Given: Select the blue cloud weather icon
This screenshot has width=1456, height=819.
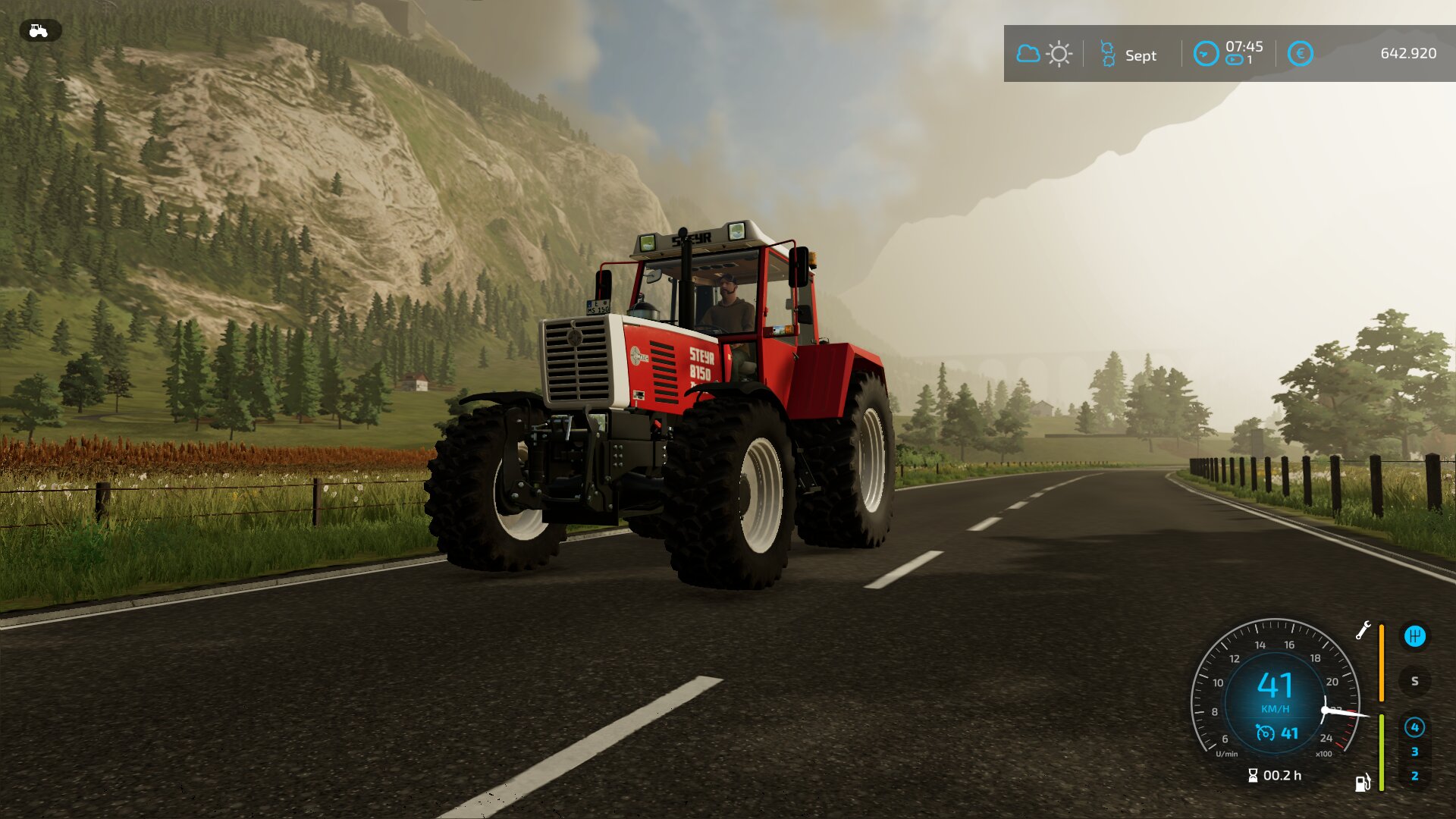Looking at the screenshot, I should [x=1028, y=54].
